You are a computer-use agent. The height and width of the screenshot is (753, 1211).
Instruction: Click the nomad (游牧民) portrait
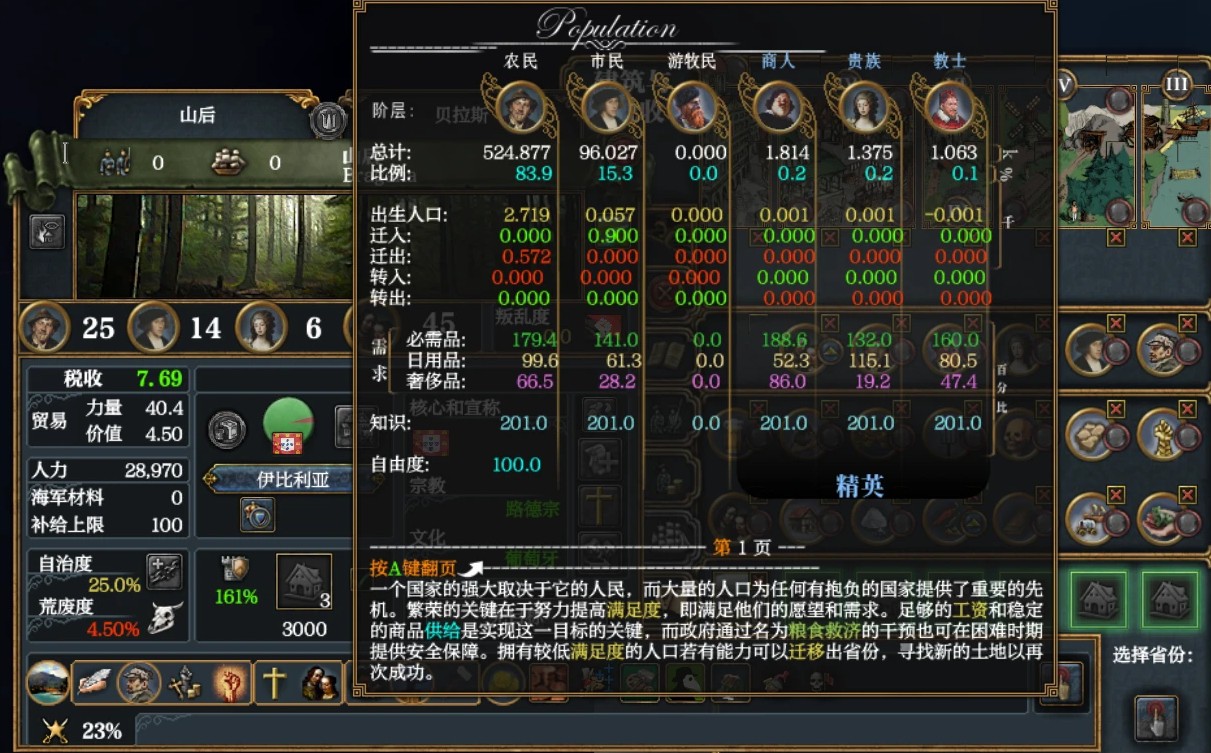692,105
